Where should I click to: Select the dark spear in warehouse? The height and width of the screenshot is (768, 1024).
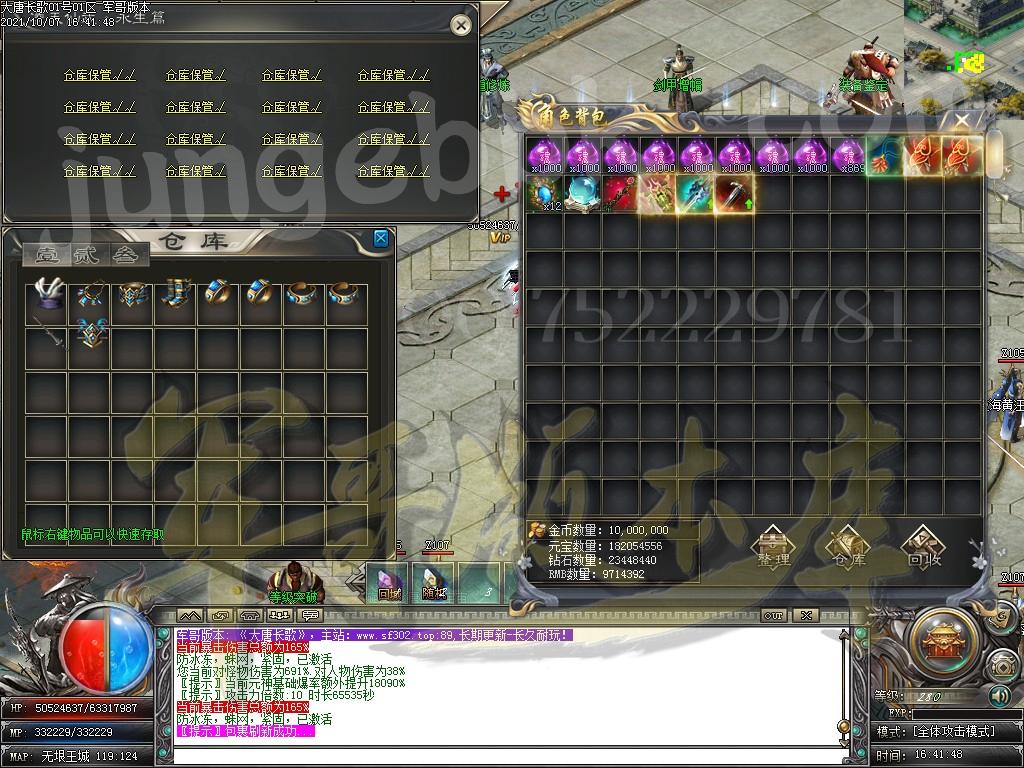click(x=46, y=335)
